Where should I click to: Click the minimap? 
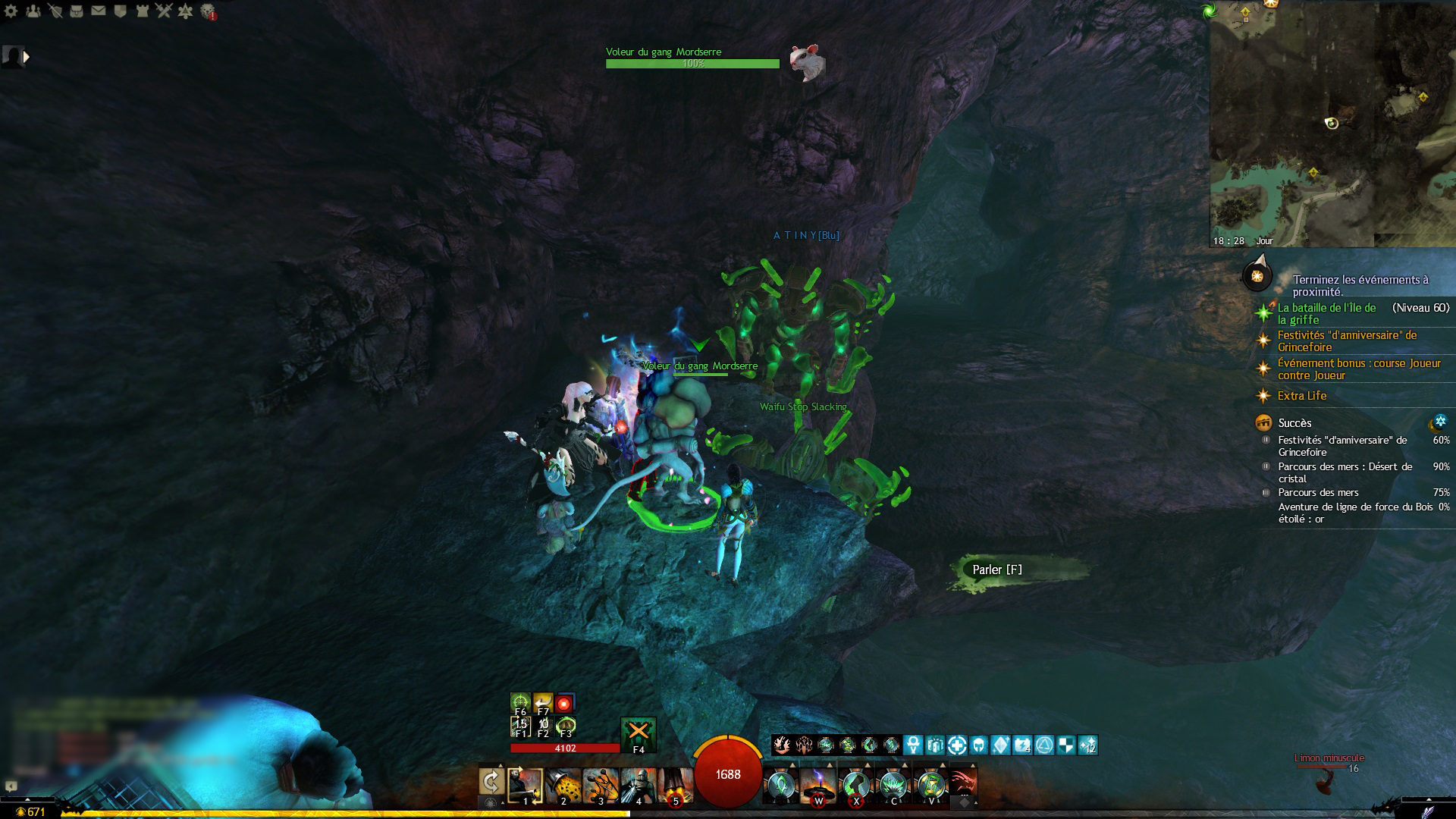(x=1332, y=121)
